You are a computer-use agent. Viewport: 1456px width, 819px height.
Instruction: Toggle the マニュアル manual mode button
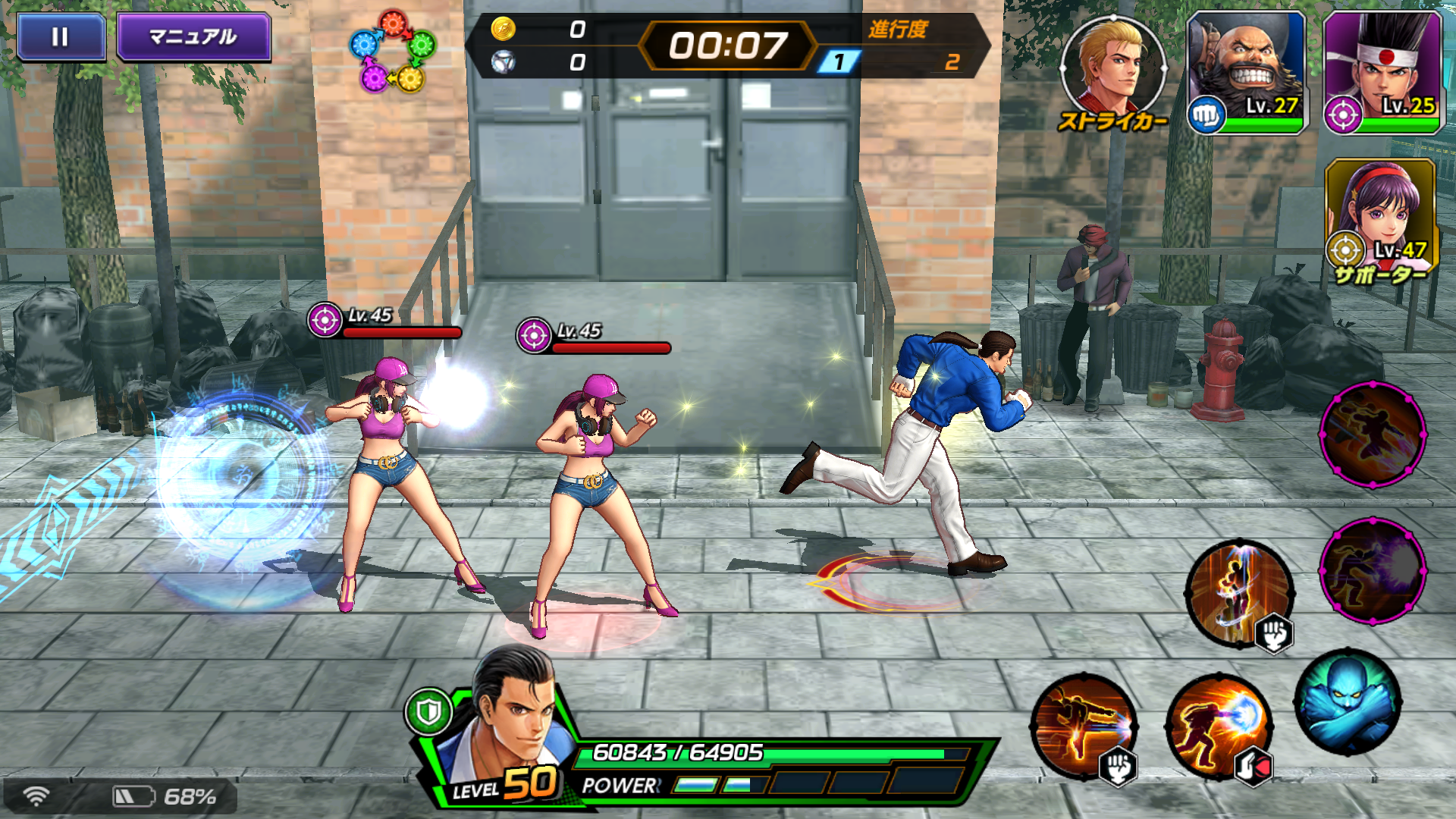click(x=193, y=37)
